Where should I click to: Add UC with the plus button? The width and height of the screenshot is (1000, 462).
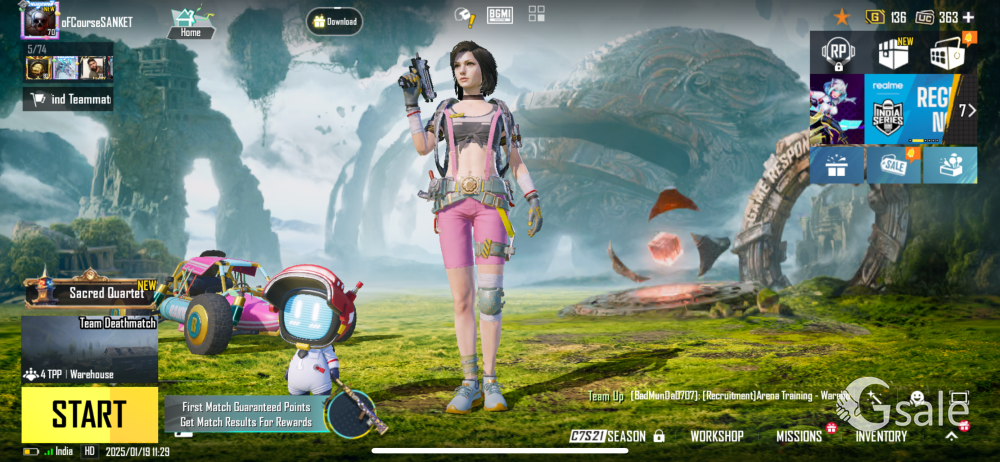pyautogui.click(x=968, y=17)
